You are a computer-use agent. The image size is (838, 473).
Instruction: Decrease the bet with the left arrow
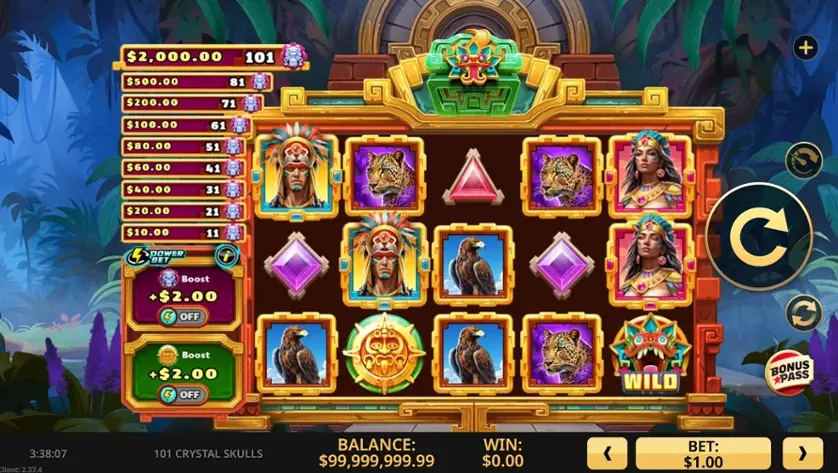[x=606, y=454]
